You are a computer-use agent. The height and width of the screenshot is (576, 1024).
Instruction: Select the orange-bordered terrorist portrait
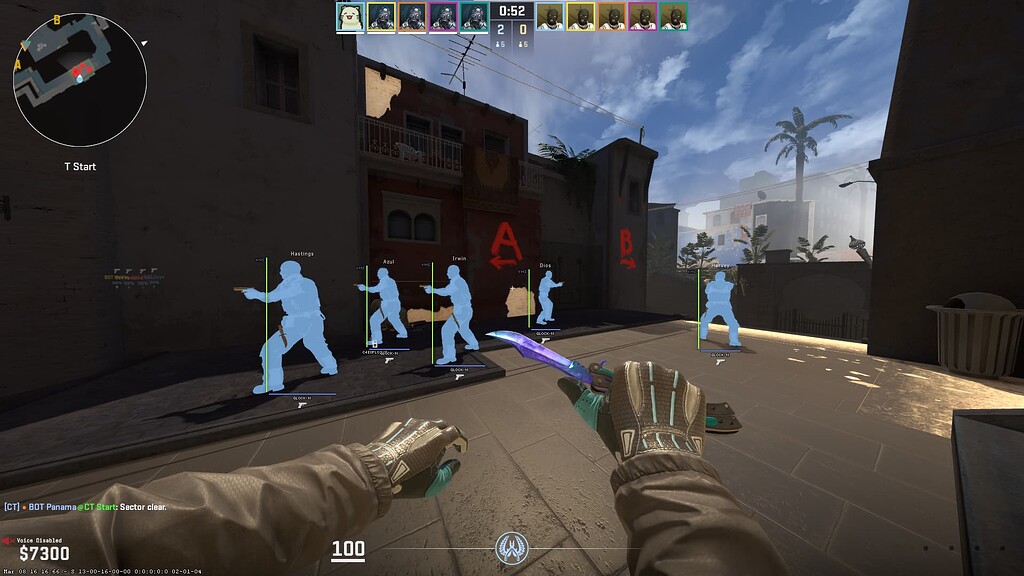pyautogui.click(x=611, y=17)
